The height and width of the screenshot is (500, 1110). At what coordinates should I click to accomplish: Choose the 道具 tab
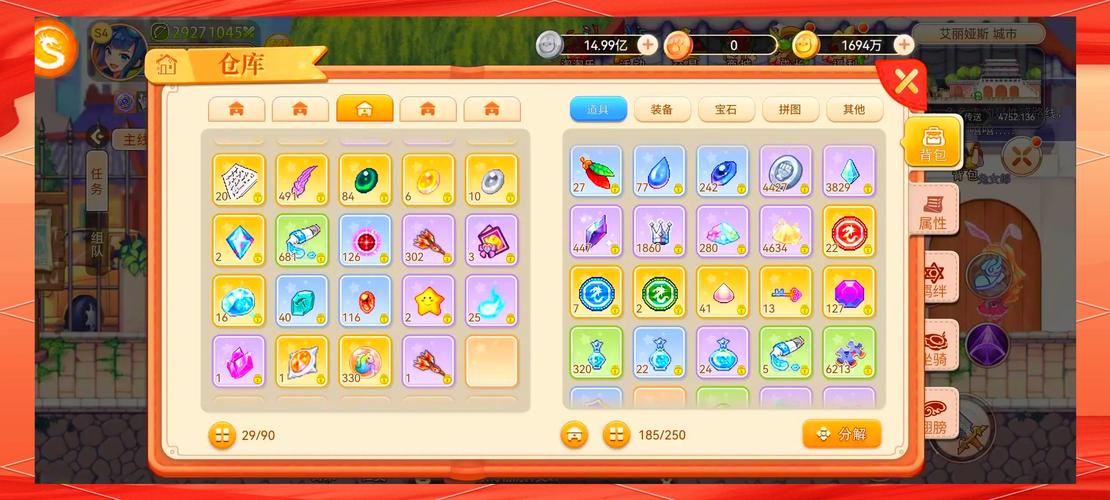[598, 110]
